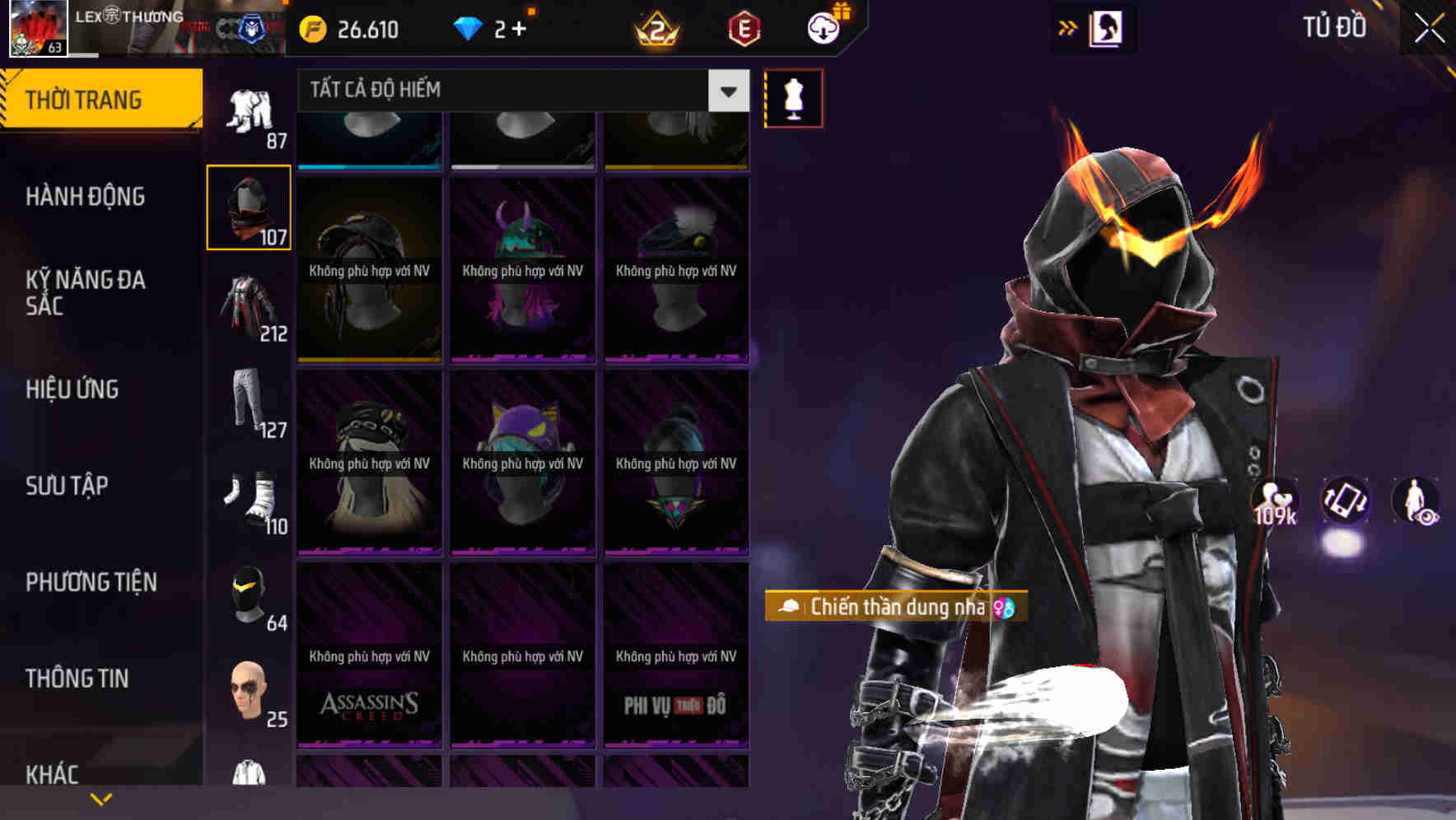
Task: Open the rank badge level 2 details
Action: [x=654, y=30]
